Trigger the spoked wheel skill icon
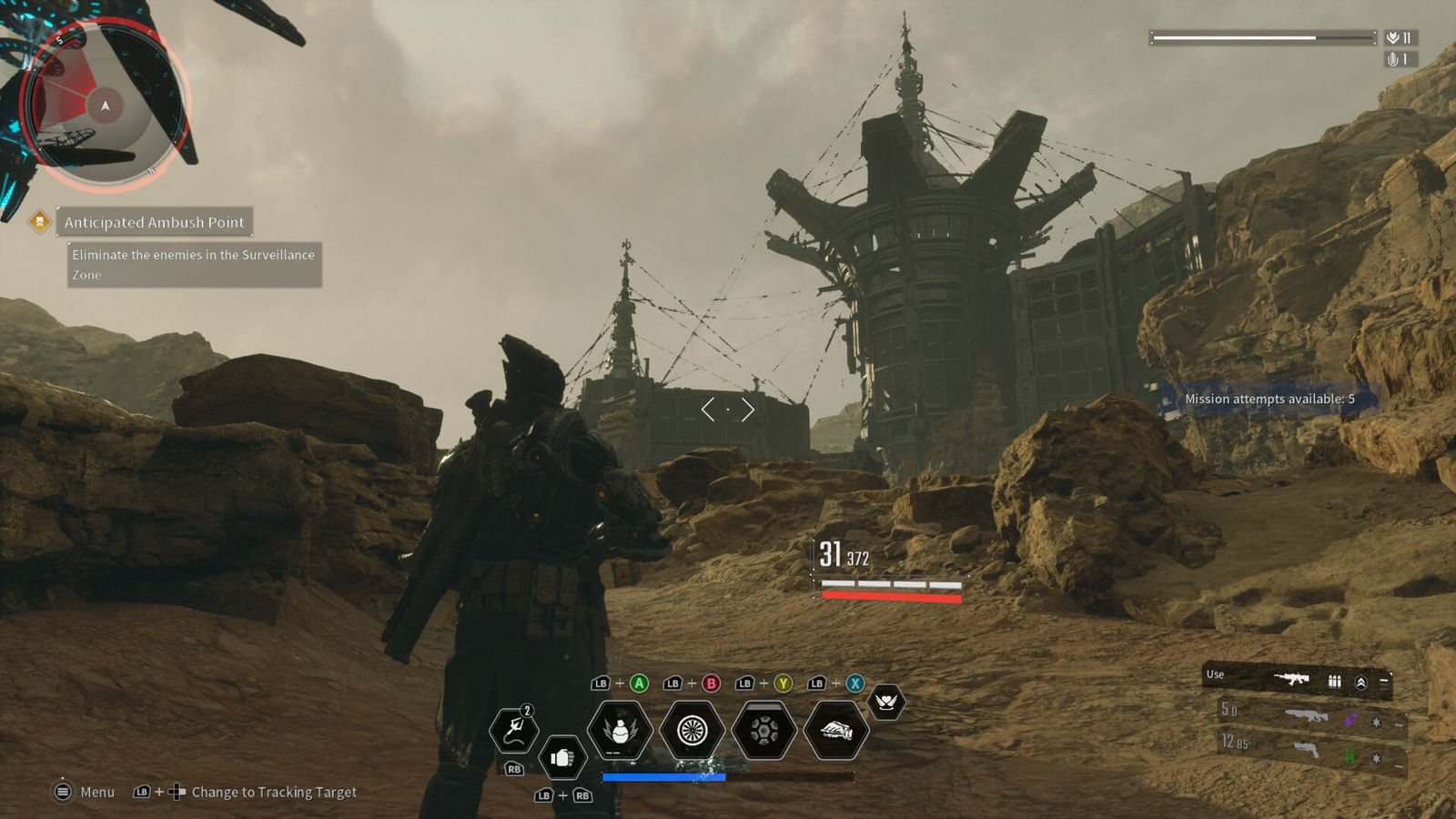Viewport: 1456px width, 819px height. point(692,729)
